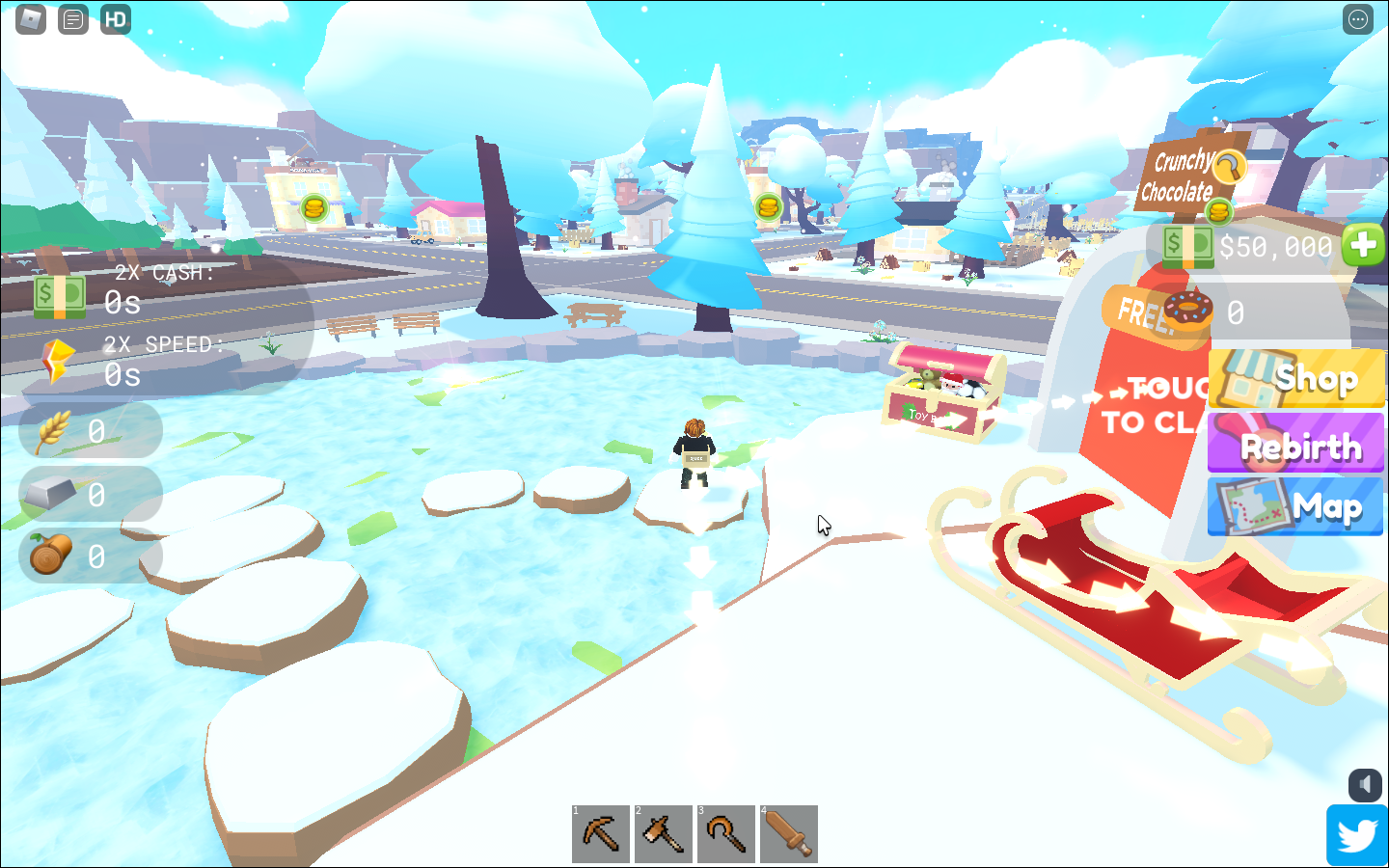
Task: Open the Twitter codes icon at bottom right
Action: (x=1357, y=835)
